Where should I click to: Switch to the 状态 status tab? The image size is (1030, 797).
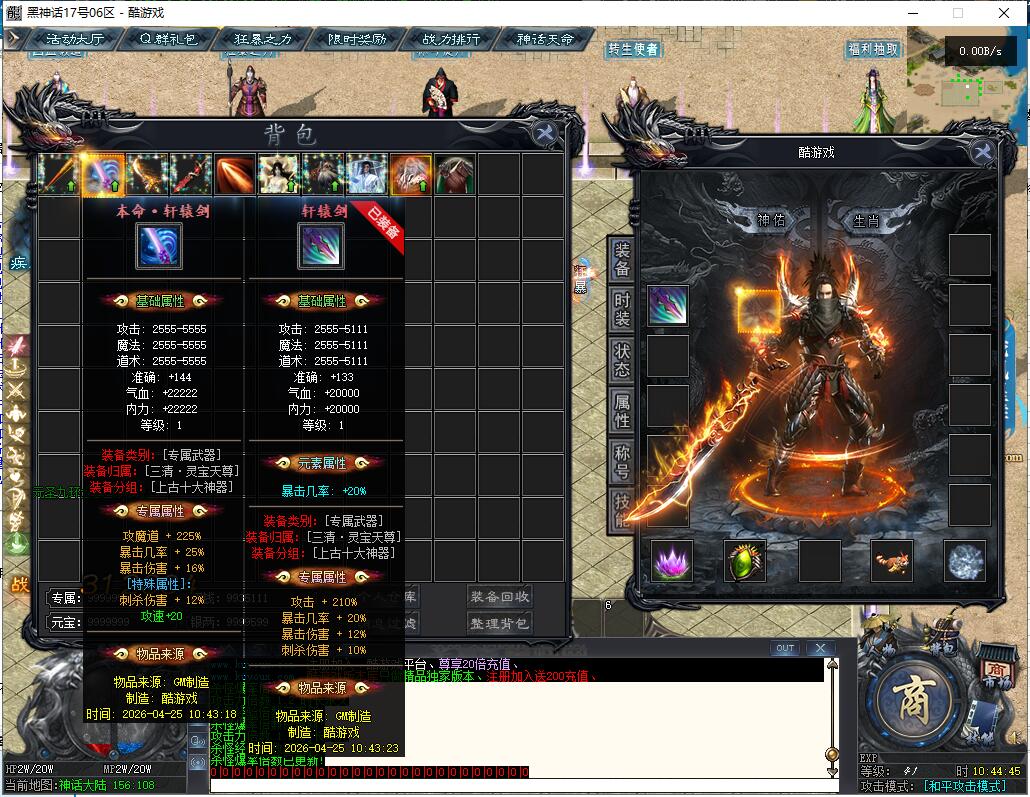click(622, 361)
